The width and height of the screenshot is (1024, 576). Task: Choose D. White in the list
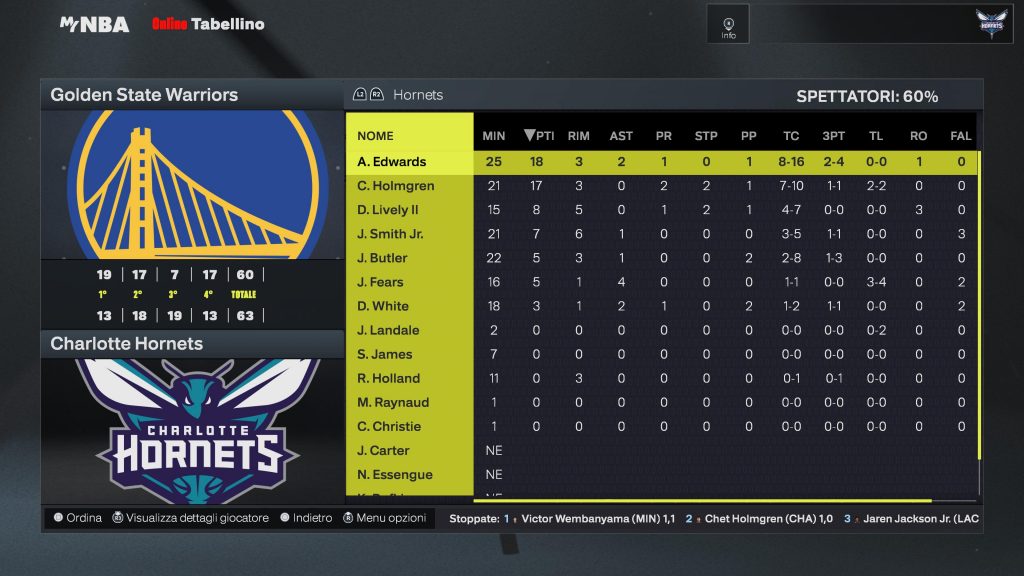pos(383,306)
